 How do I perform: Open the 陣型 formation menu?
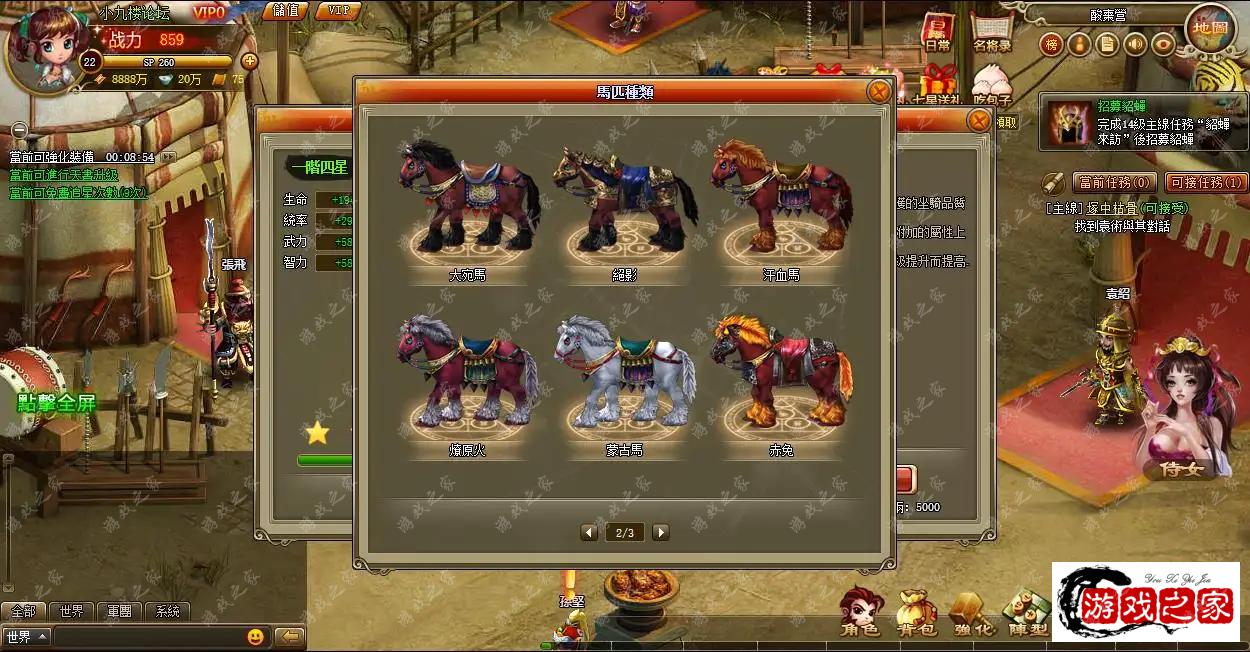point(1026,612)
